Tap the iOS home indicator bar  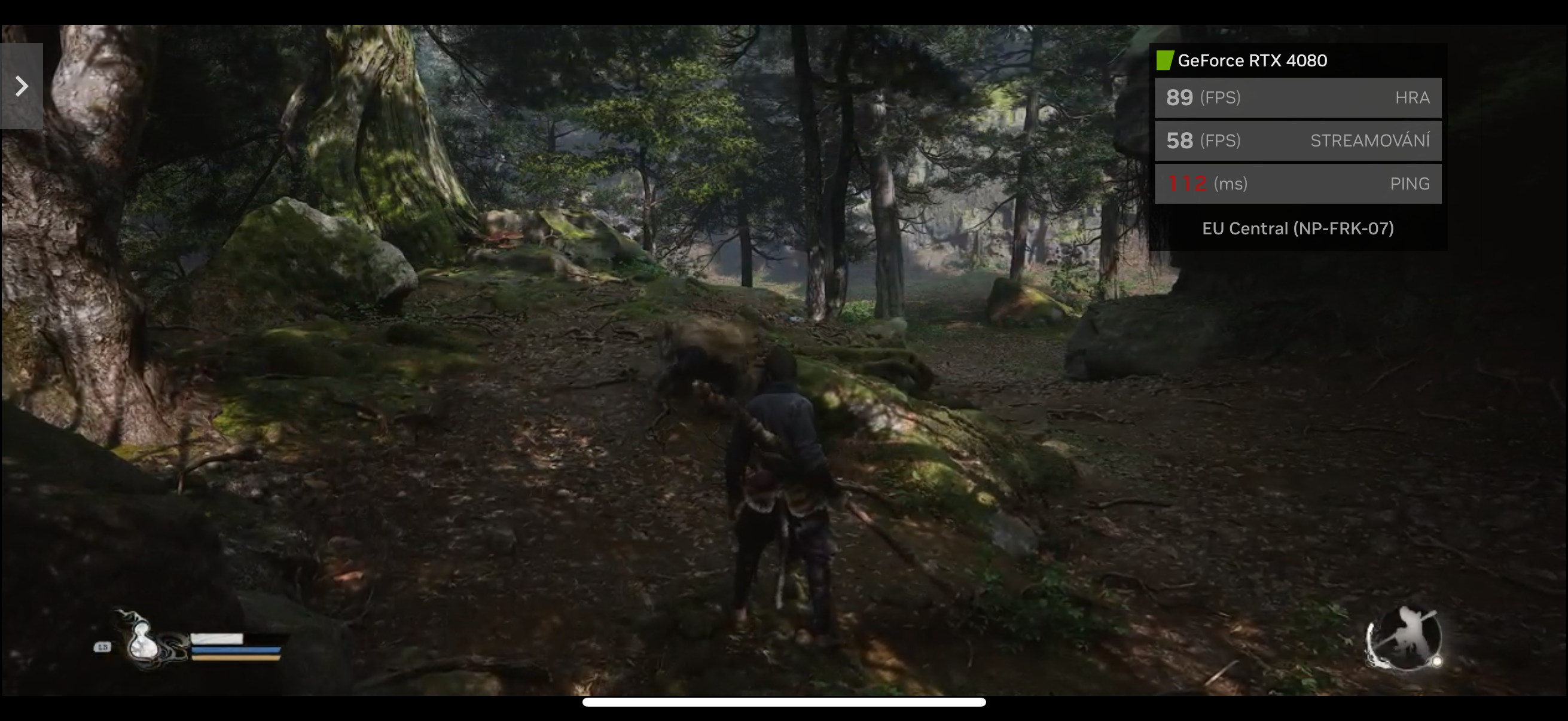point(784,702)
